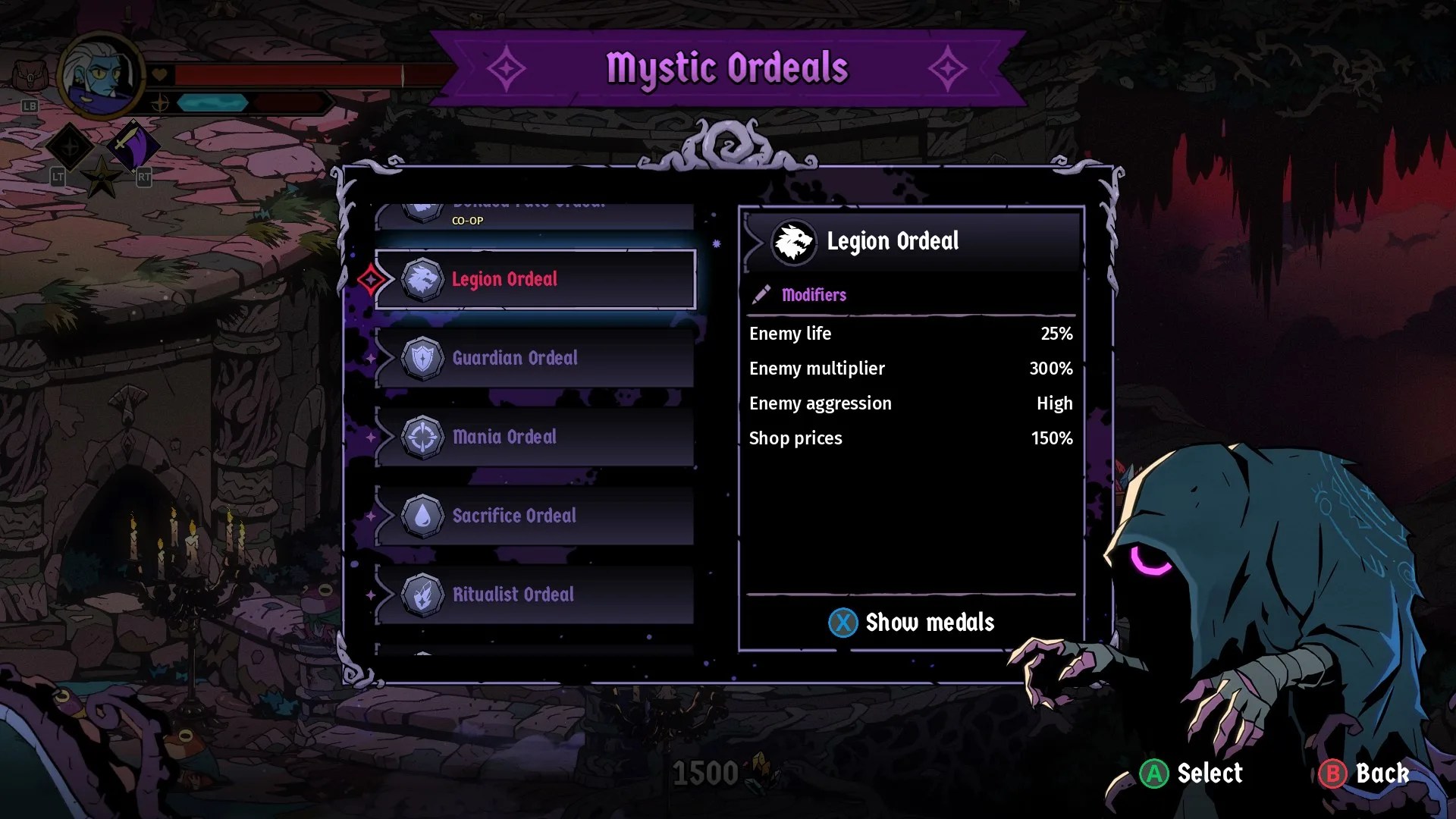Viewport: 1456px width, 819px height.
Task: Go back from Mystic Ordeals
Action: coord(1363,773)
